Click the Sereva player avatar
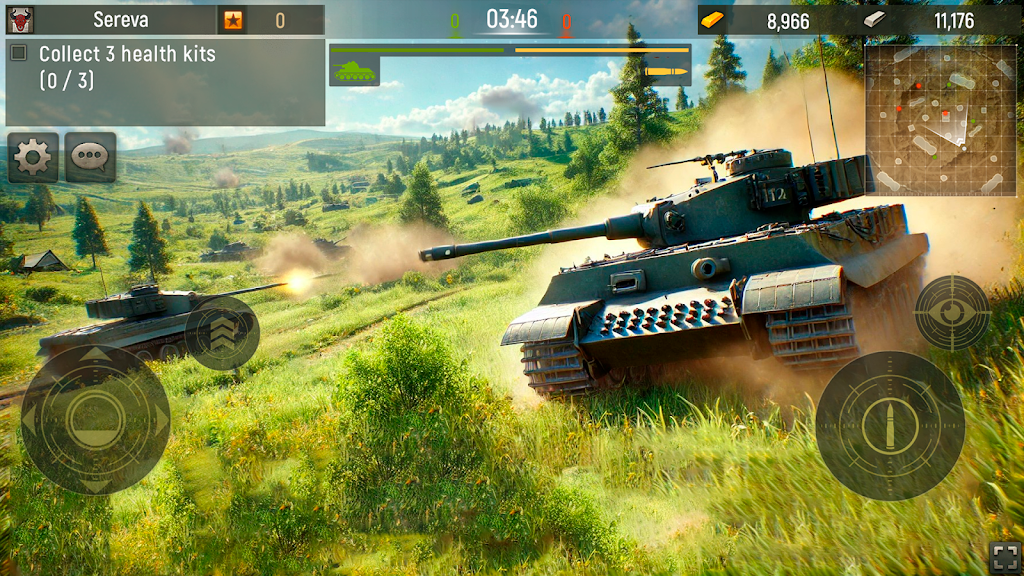 (x=19, y=19)
